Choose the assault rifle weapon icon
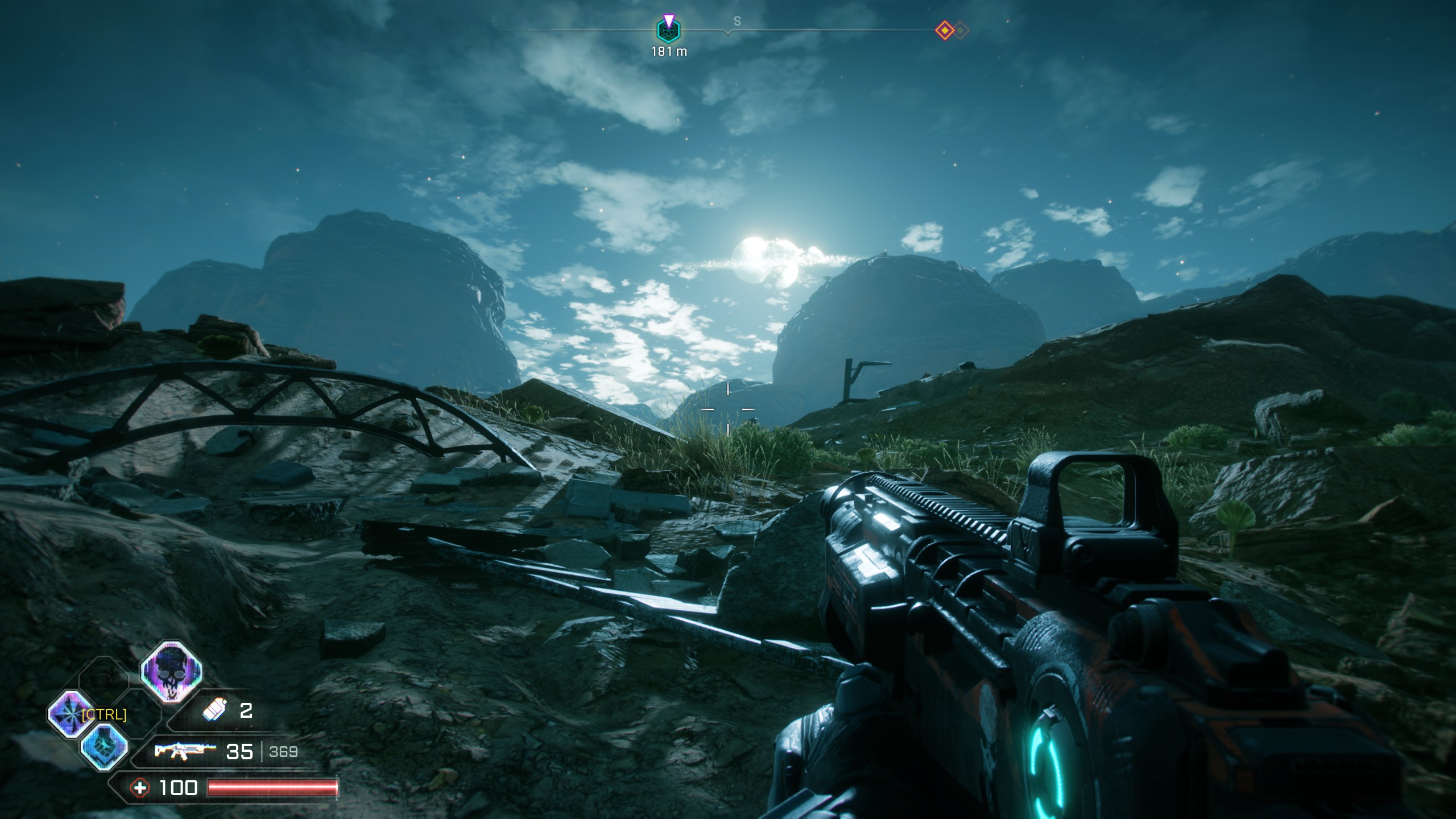Image resolution: width=1456 pixels, height=819 pixels. pos(185,751)
